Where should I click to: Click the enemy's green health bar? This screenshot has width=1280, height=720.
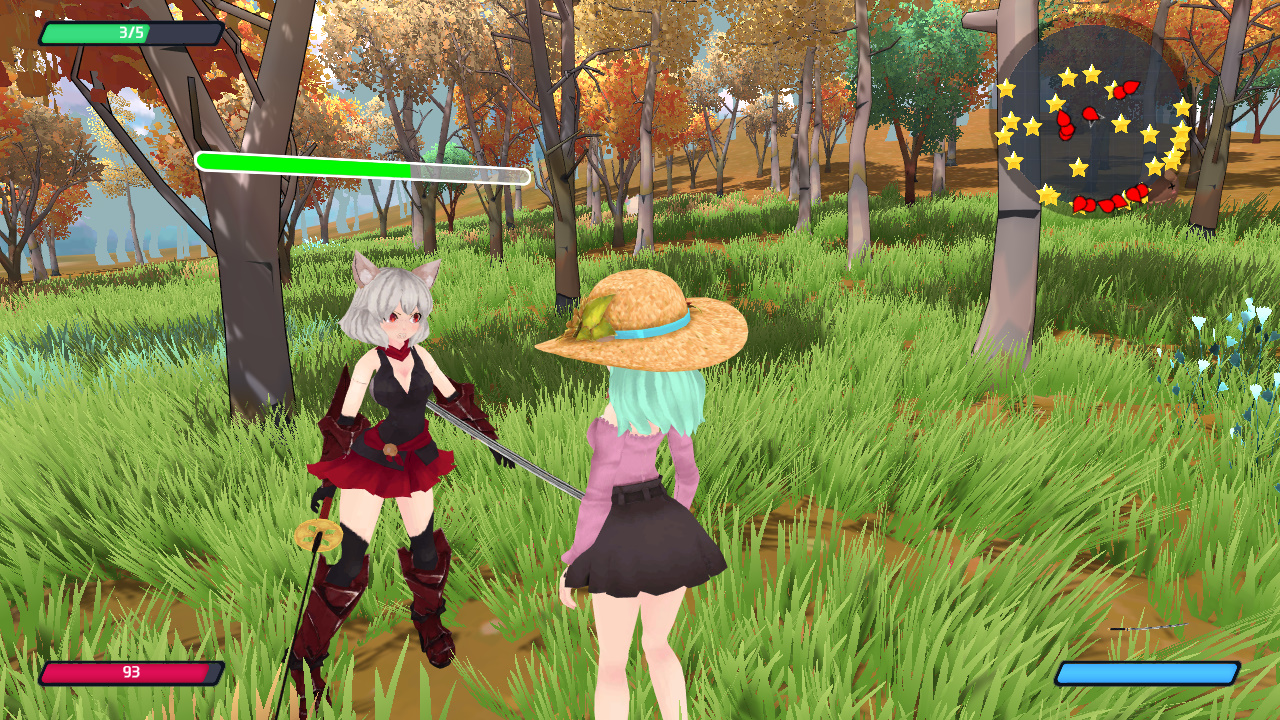(305, 162)
